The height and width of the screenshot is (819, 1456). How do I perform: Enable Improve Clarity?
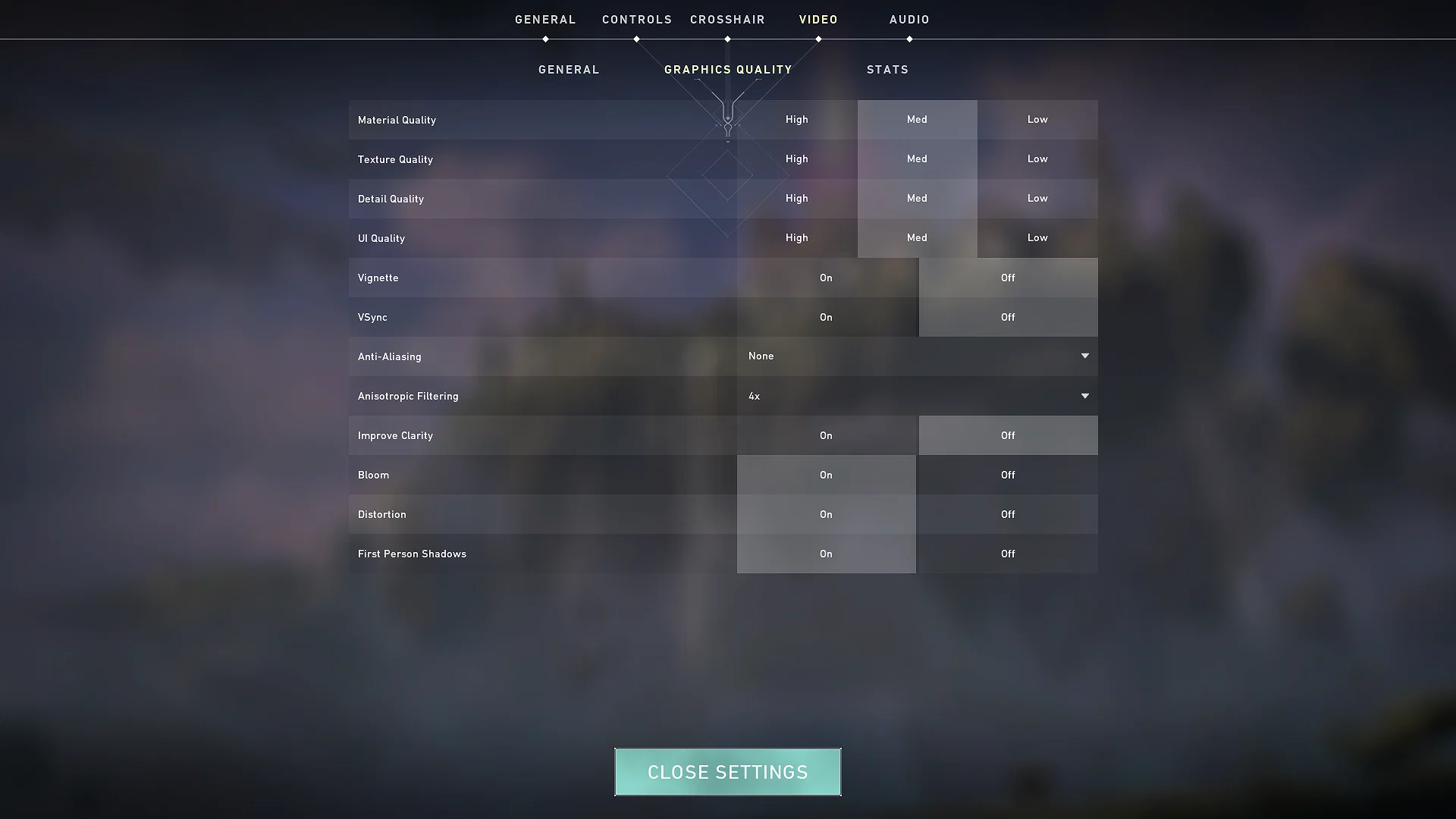[826, 435]
